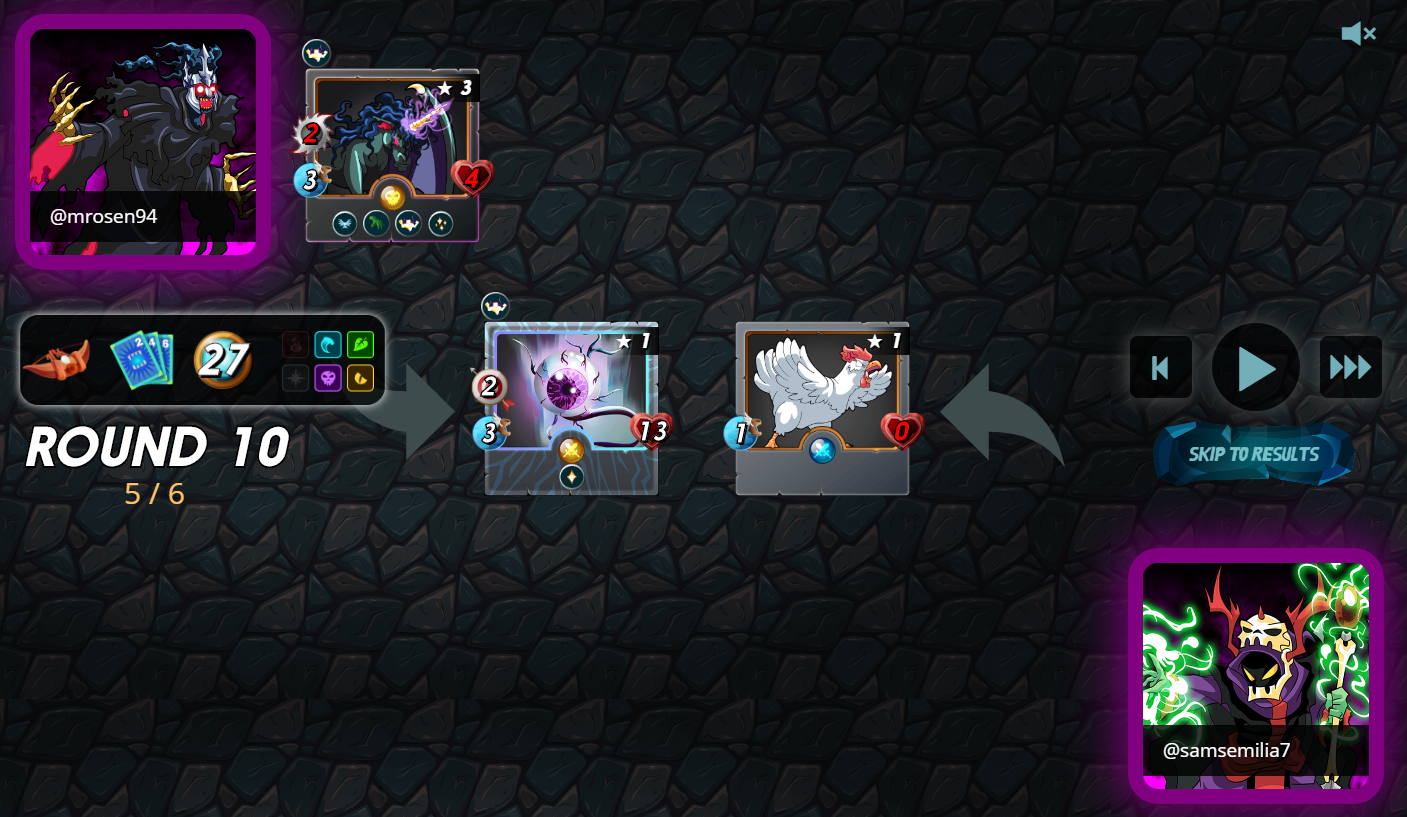The width and height of the screenshot is (1407, 817).
Task: Select the Dragon splinter icon
Action: (360, 378)
